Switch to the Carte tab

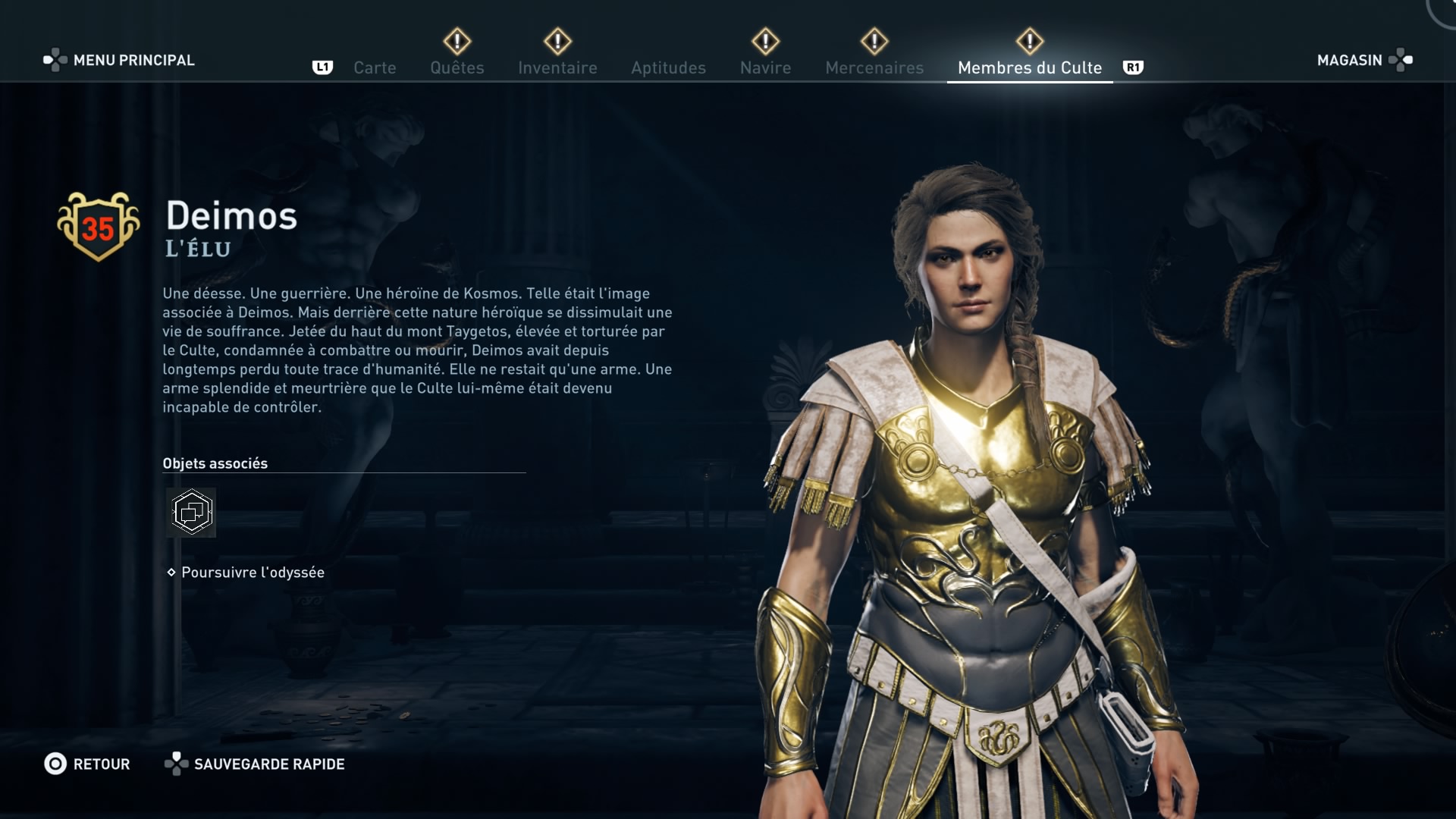click(x=375, y=67)
